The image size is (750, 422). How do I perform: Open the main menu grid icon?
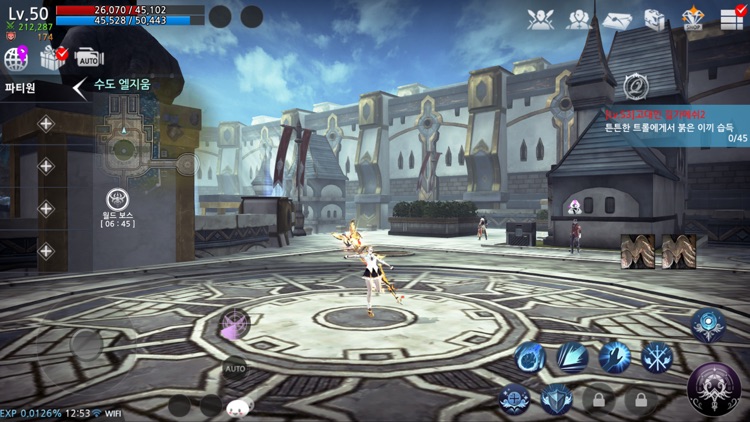[732, 19]
